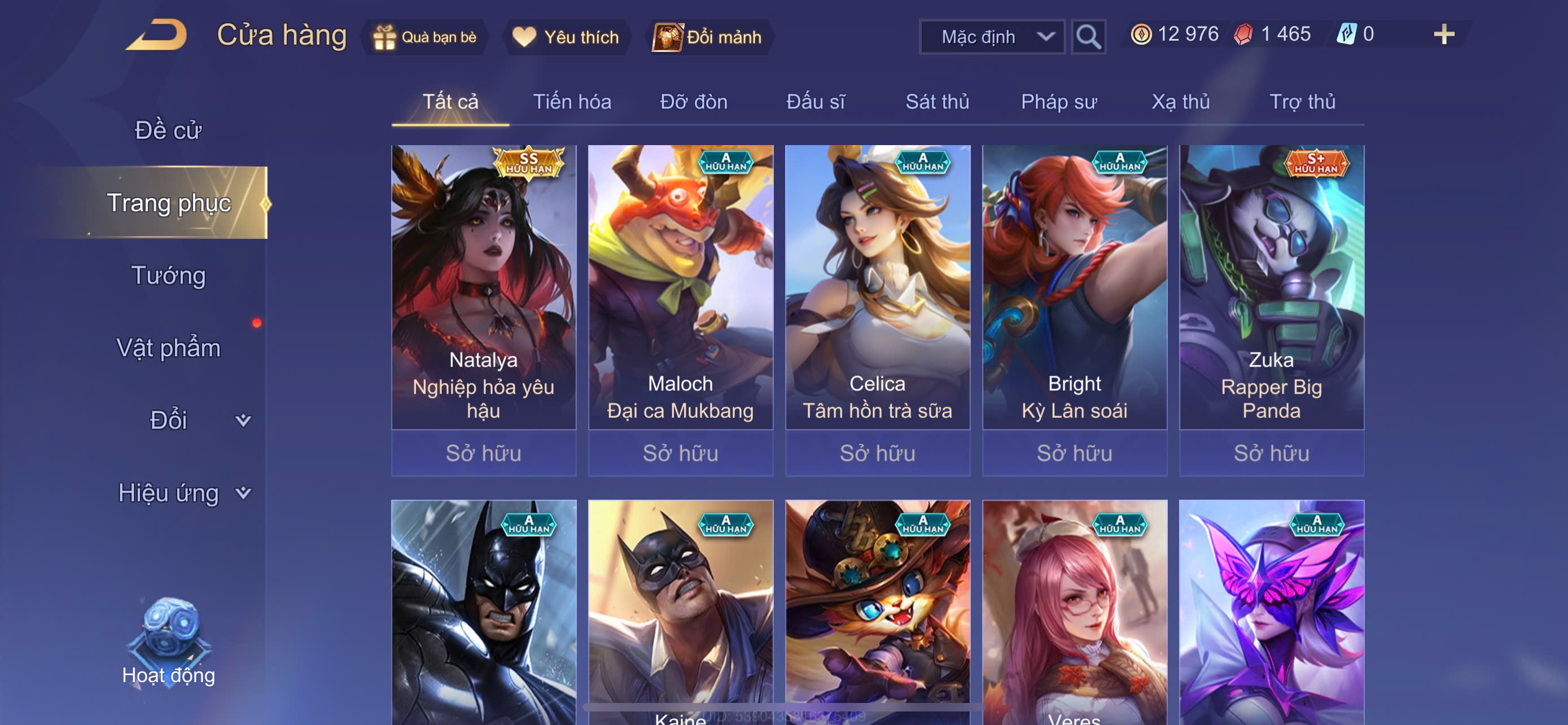Open the Yêu thích favorites list

[566, 37]
